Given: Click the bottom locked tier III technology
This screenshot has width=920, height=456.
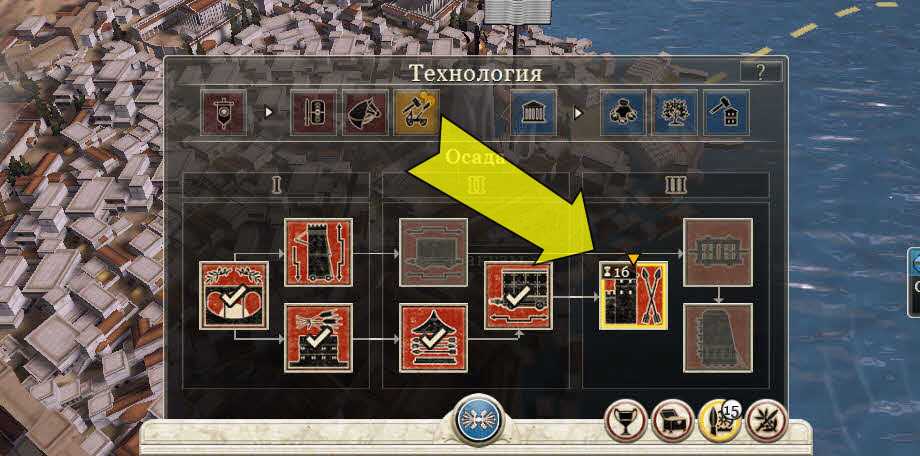Looking at the screenshot, I should tap(717, 337).
